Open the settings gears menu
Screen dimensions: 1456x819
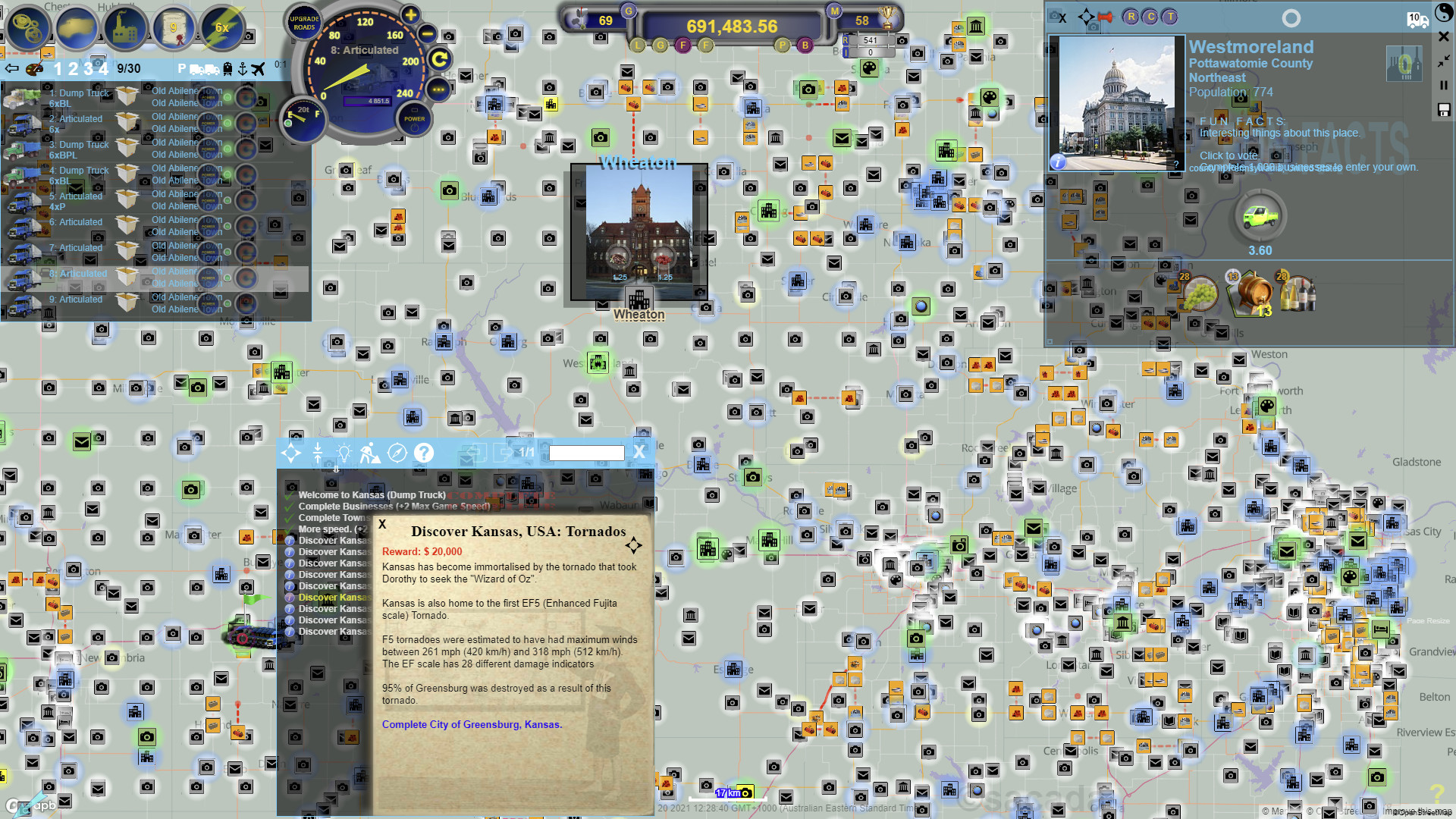point(28,28)
